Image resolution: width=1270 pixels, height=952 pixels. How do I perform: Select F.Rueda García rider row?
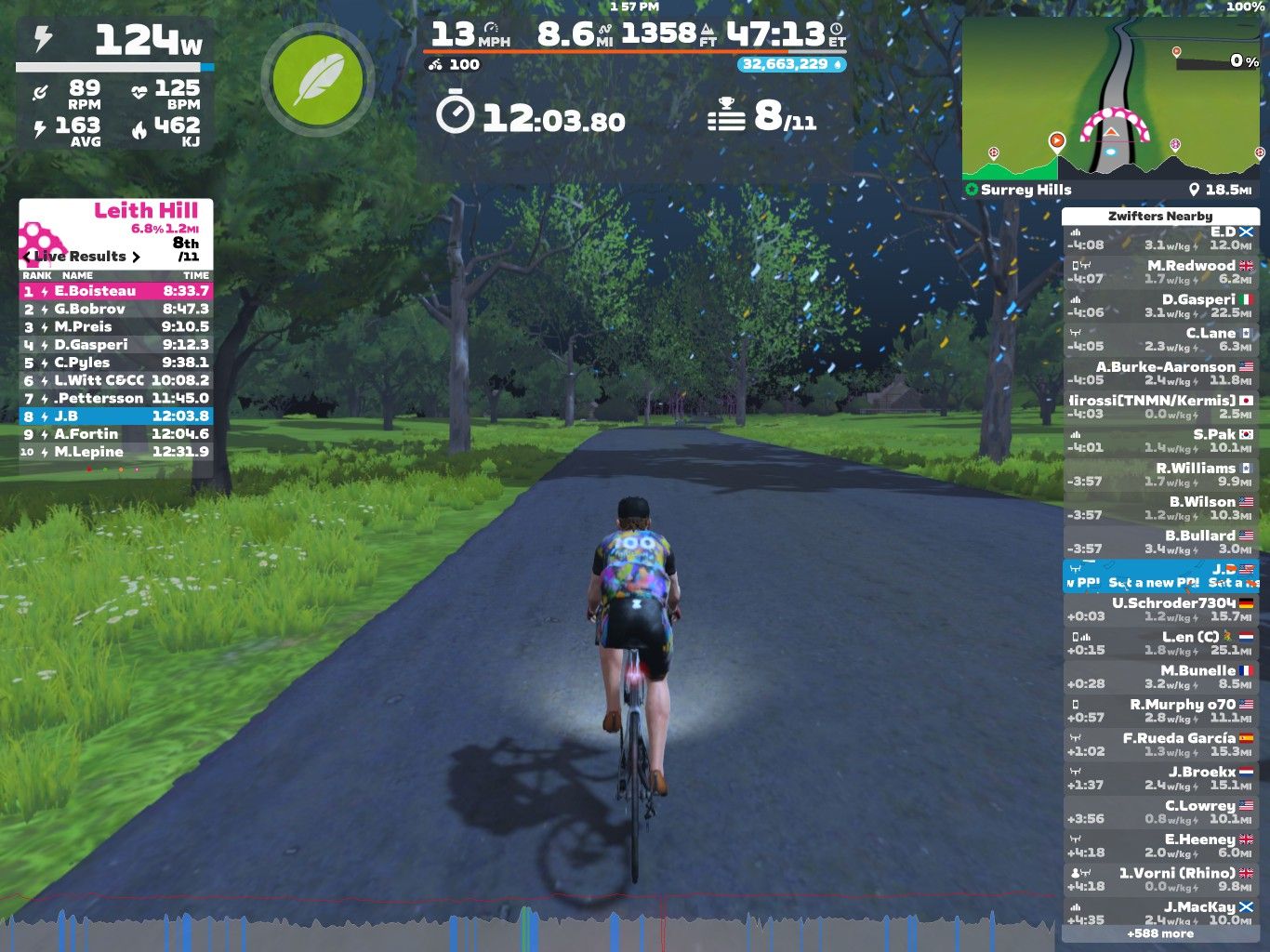pyautogui.click(x=1159, y=745)
